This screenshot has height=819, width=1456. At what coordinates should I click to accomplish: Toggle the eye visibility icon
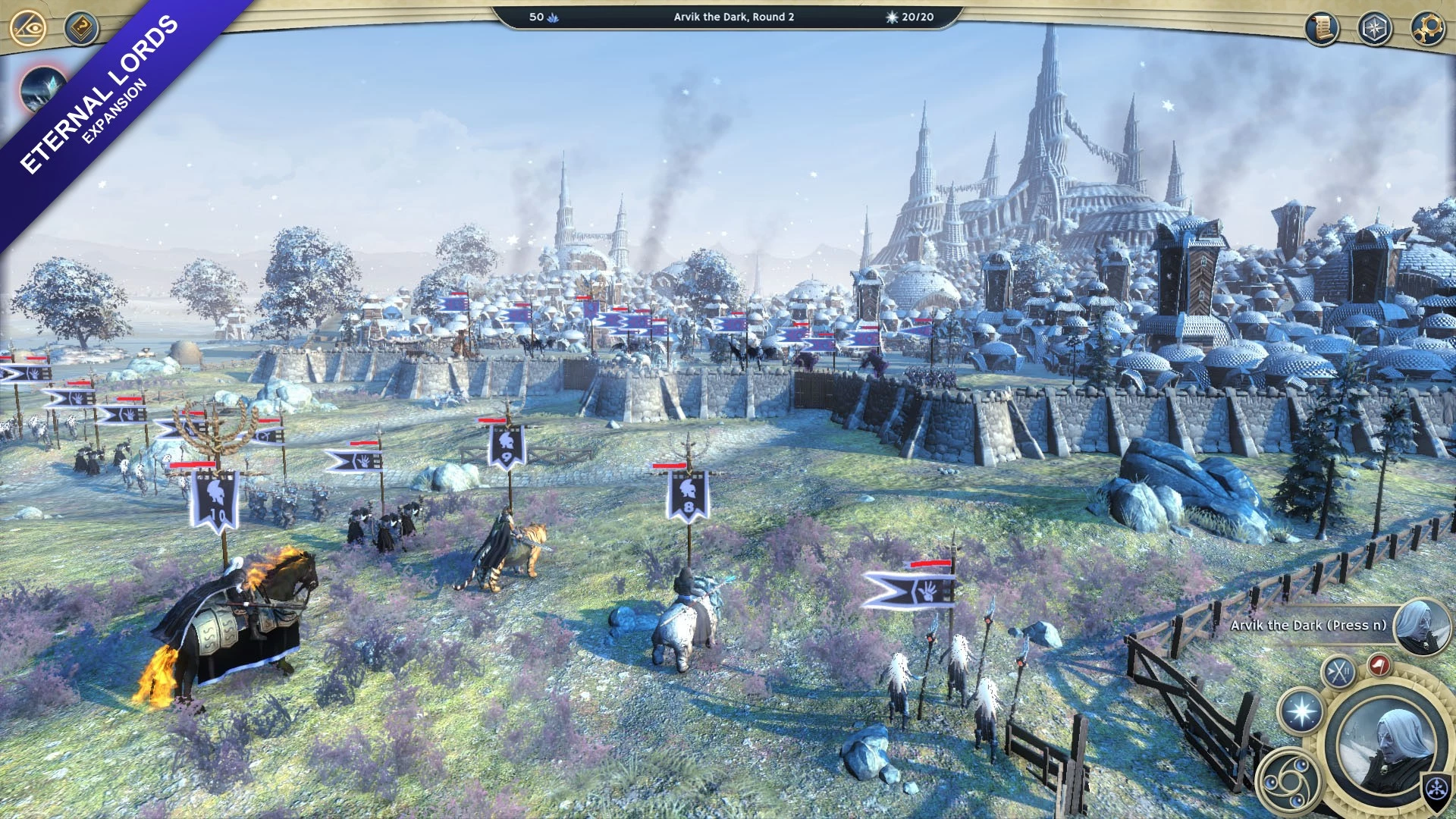tap(29, 29)
